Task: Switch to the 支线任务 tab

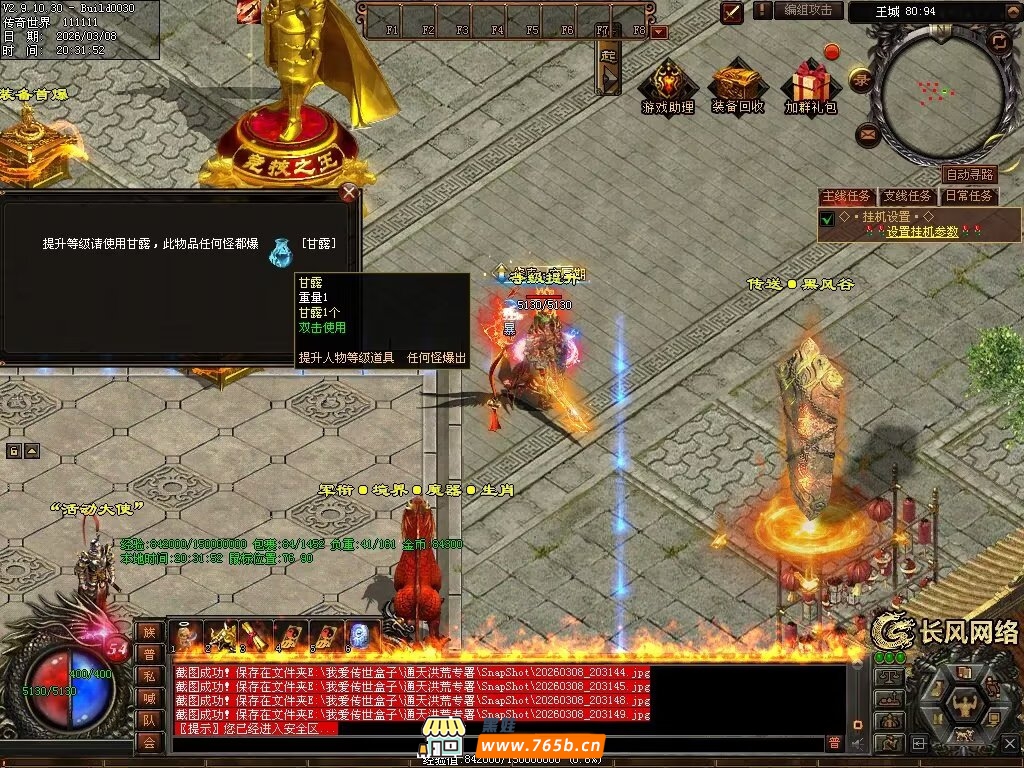Action: [905, 197]
